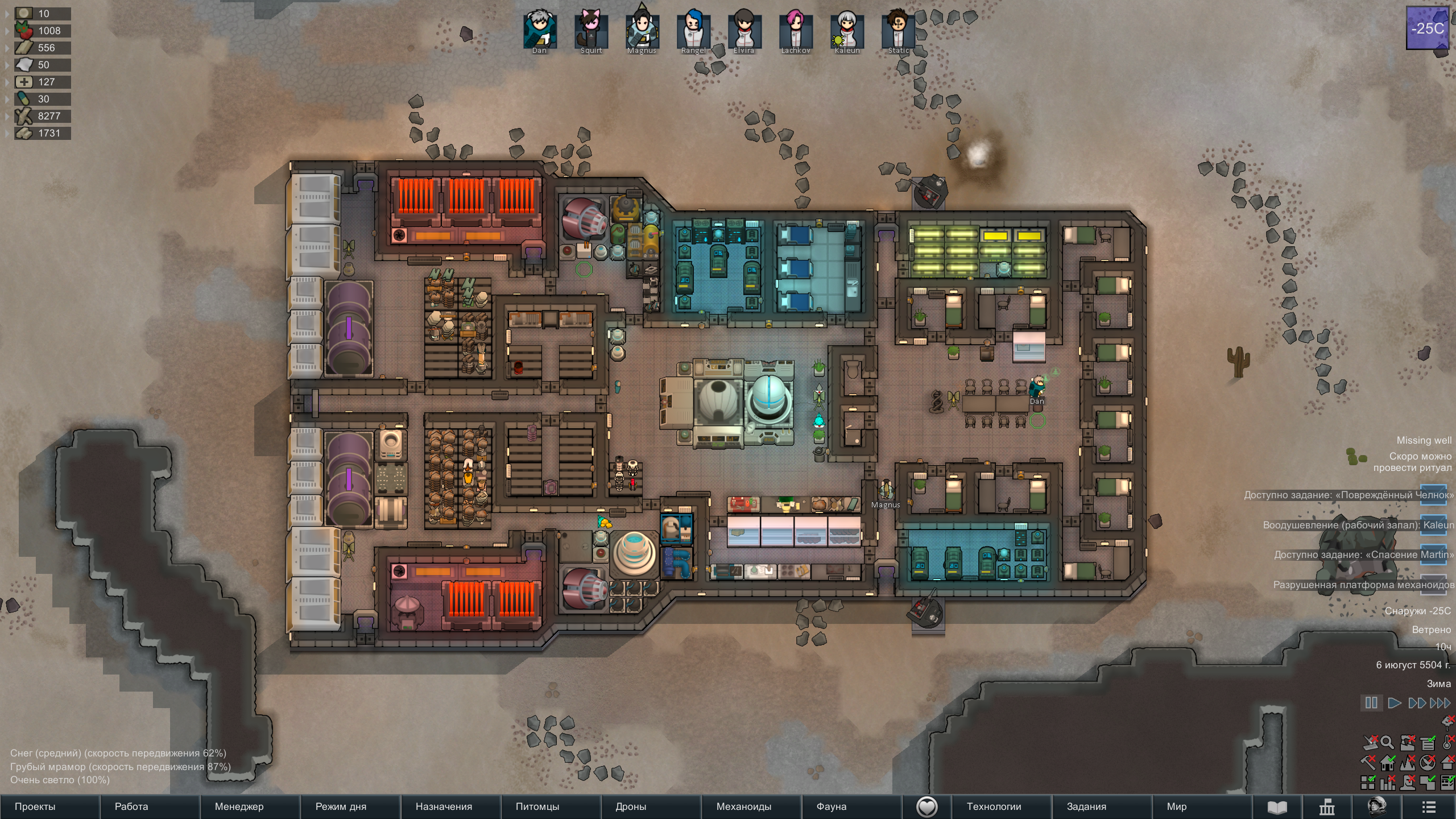This screenshot has height=819, width=1456.
Task: Open the main menu list icon
Action: coord(1429,807)
